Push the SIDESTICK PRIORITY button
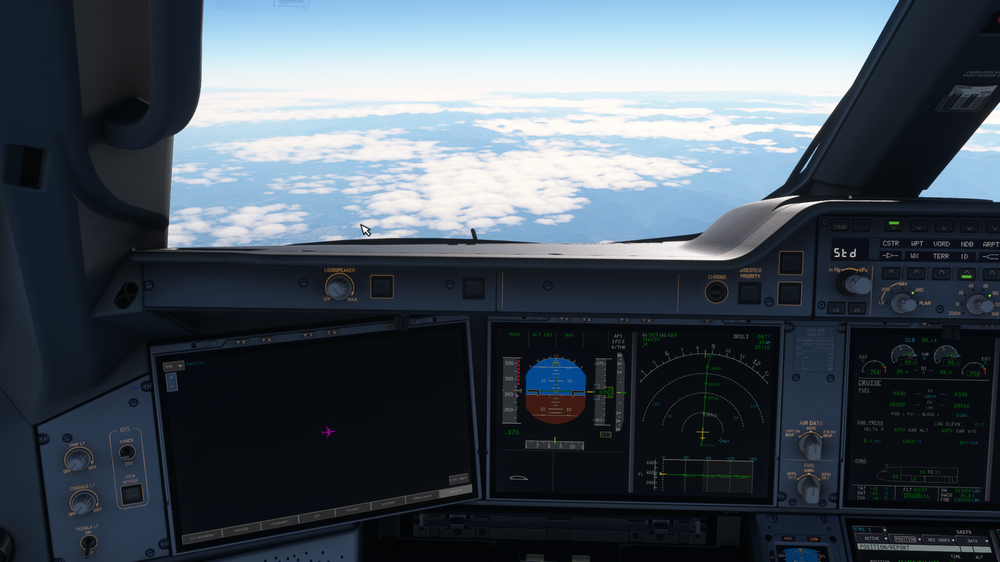The width and height of the screenshot is (1000, 562). (749, 292)
